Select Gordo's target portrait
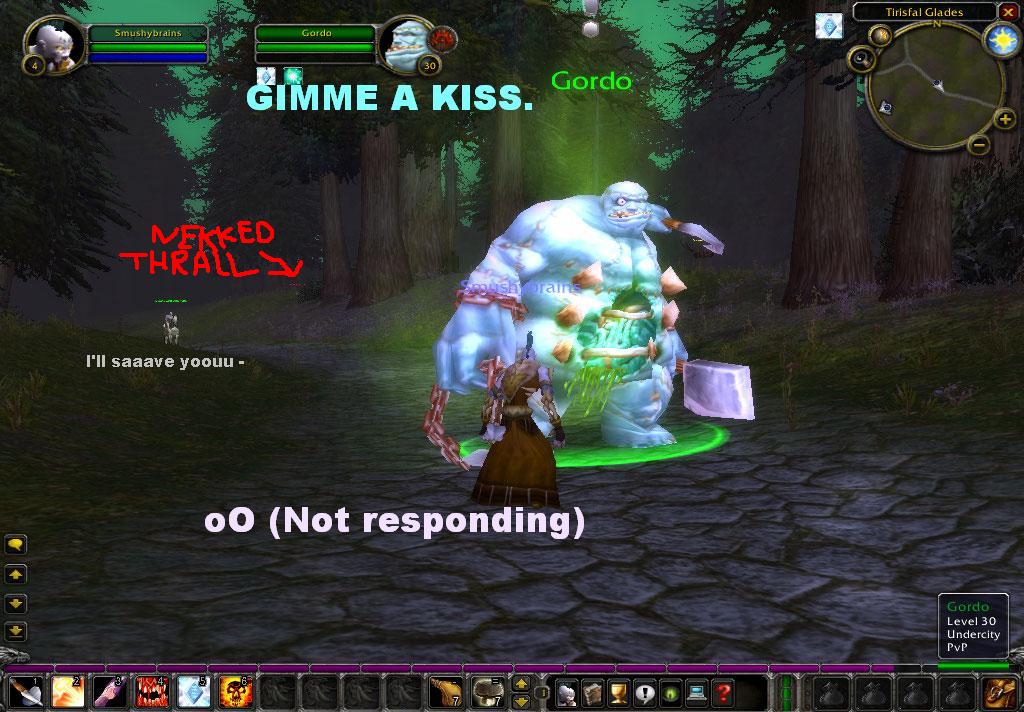 tap(405, 44)
